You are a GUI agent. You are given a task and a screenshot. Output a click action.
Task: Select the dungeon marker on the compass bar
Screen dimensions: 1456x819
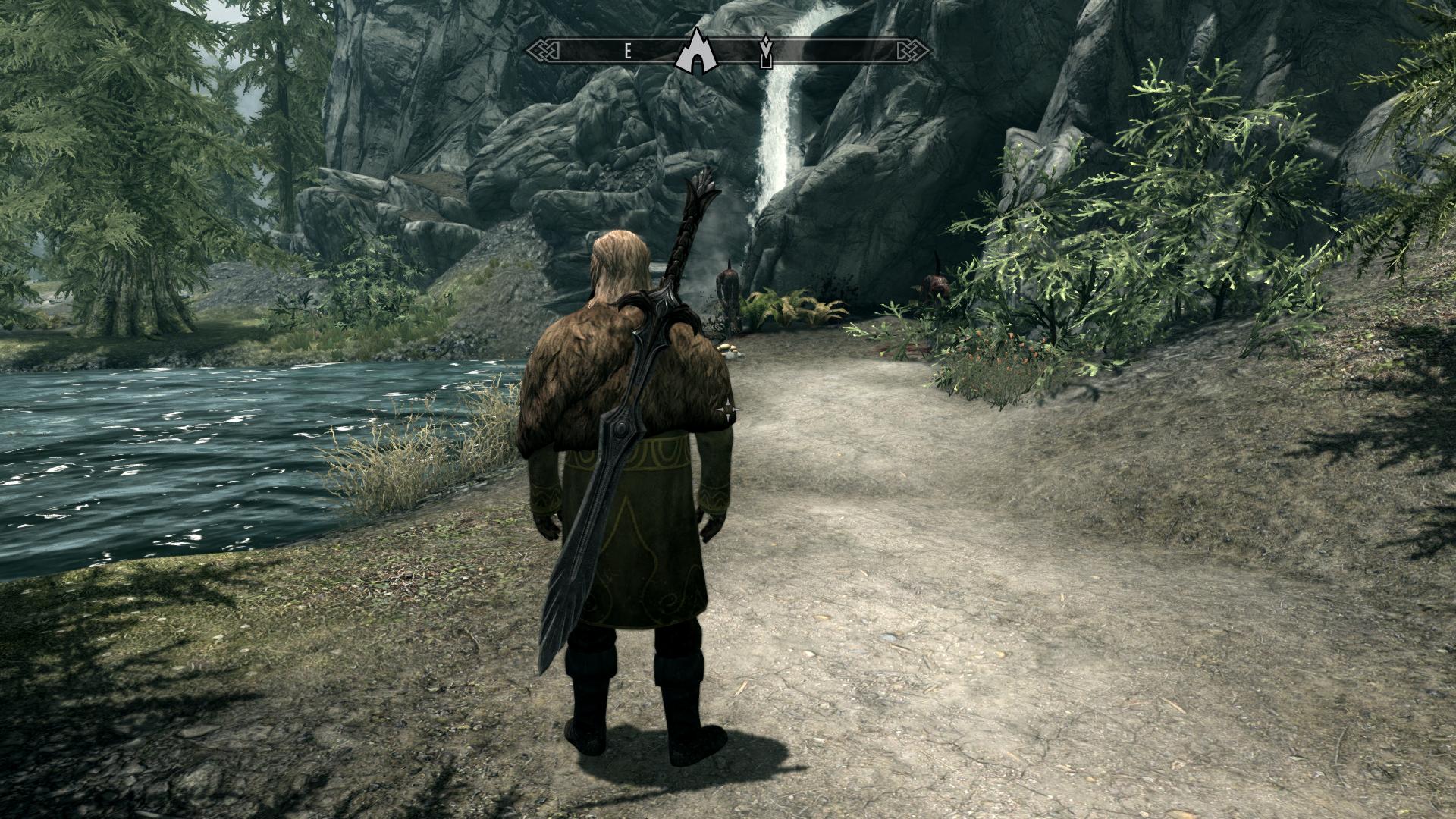(x=767, y=52)
